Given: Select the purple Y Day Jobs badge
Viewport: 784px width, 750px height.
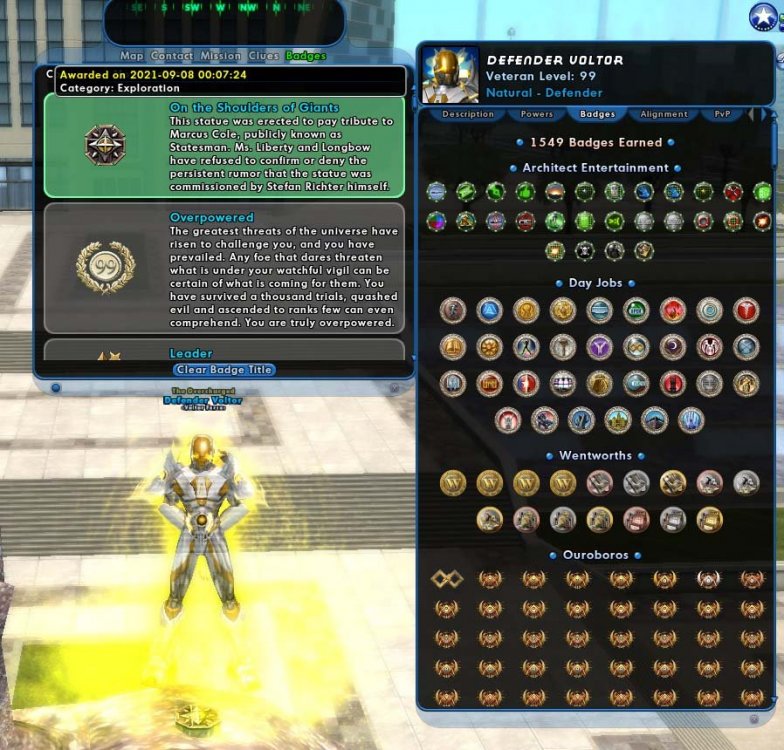Looking at the screenshot, I should pos(599,347).
